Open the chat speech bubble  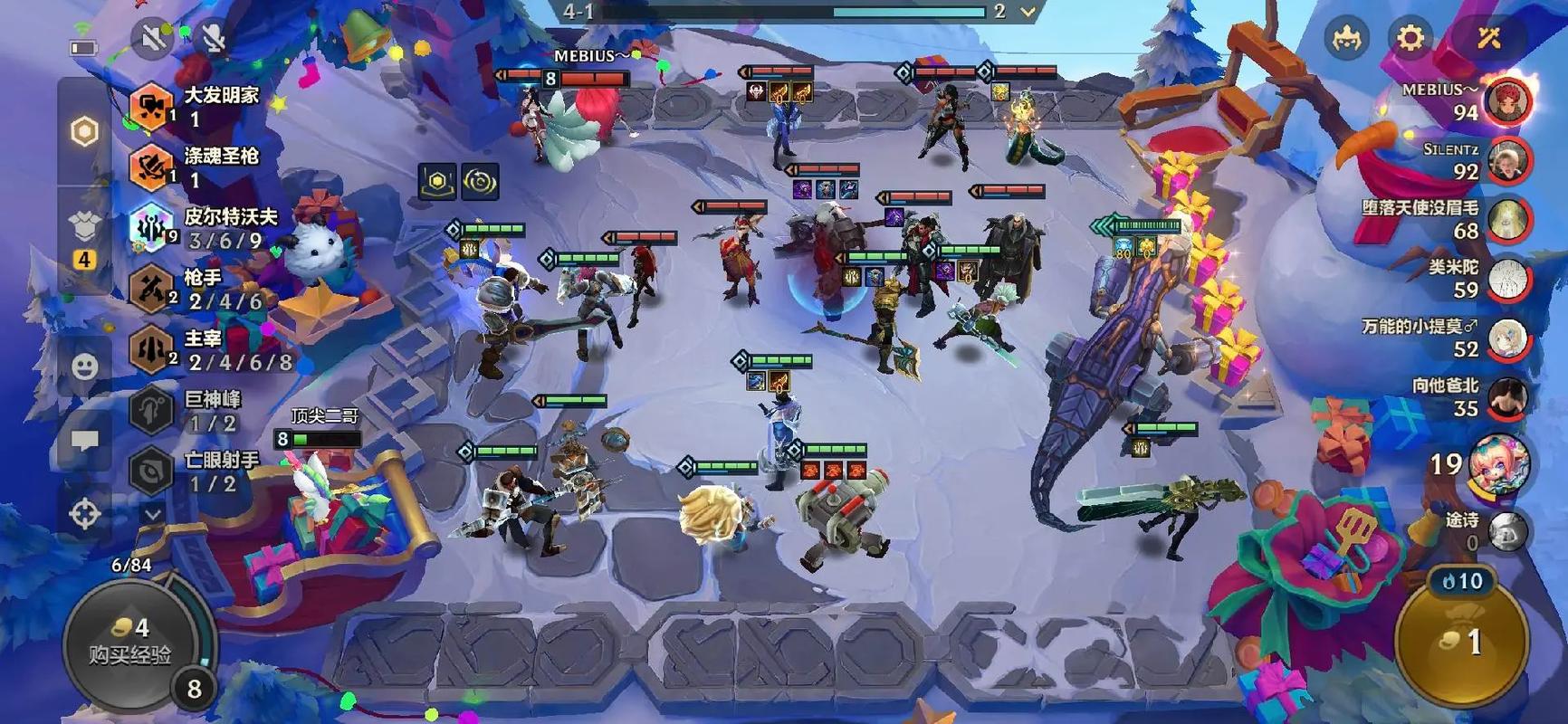84,441
